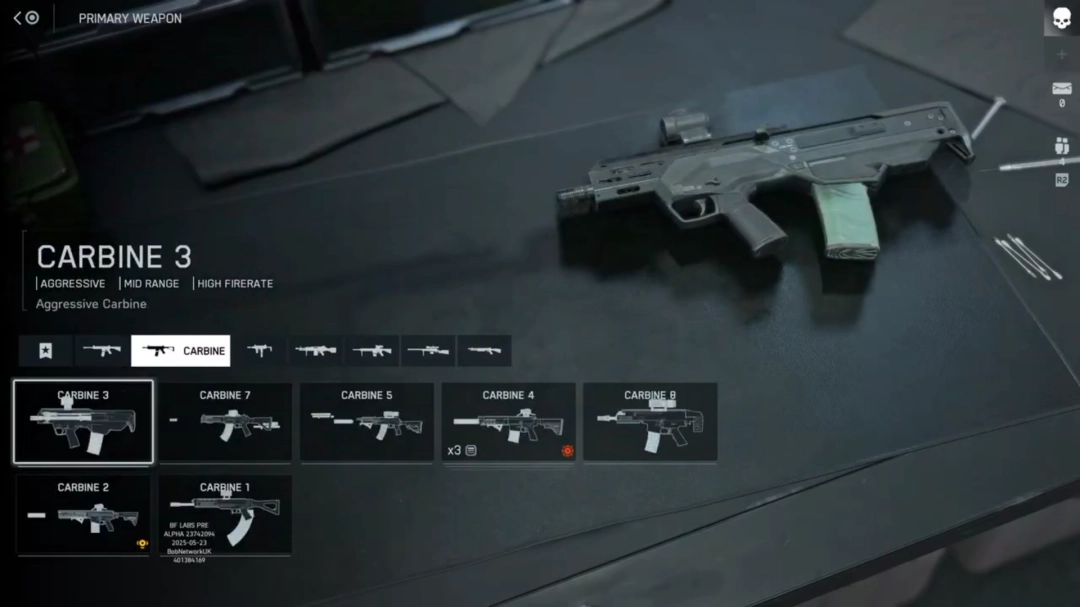
Task: Click the plus icon below the skull
Action: click(1061, 54)
